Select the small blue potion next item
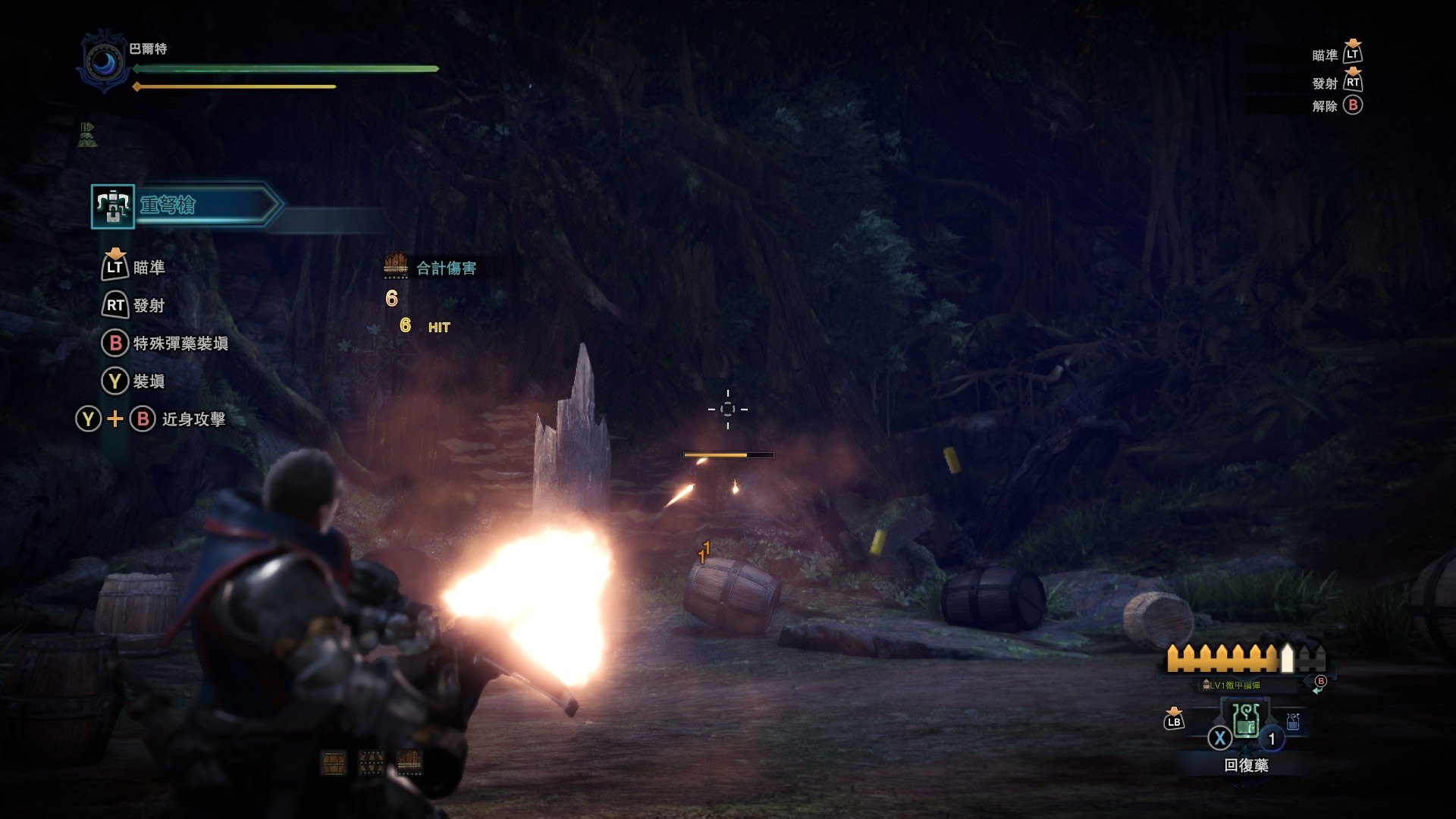This screenshot has height=819, width=1456. 1293,721
